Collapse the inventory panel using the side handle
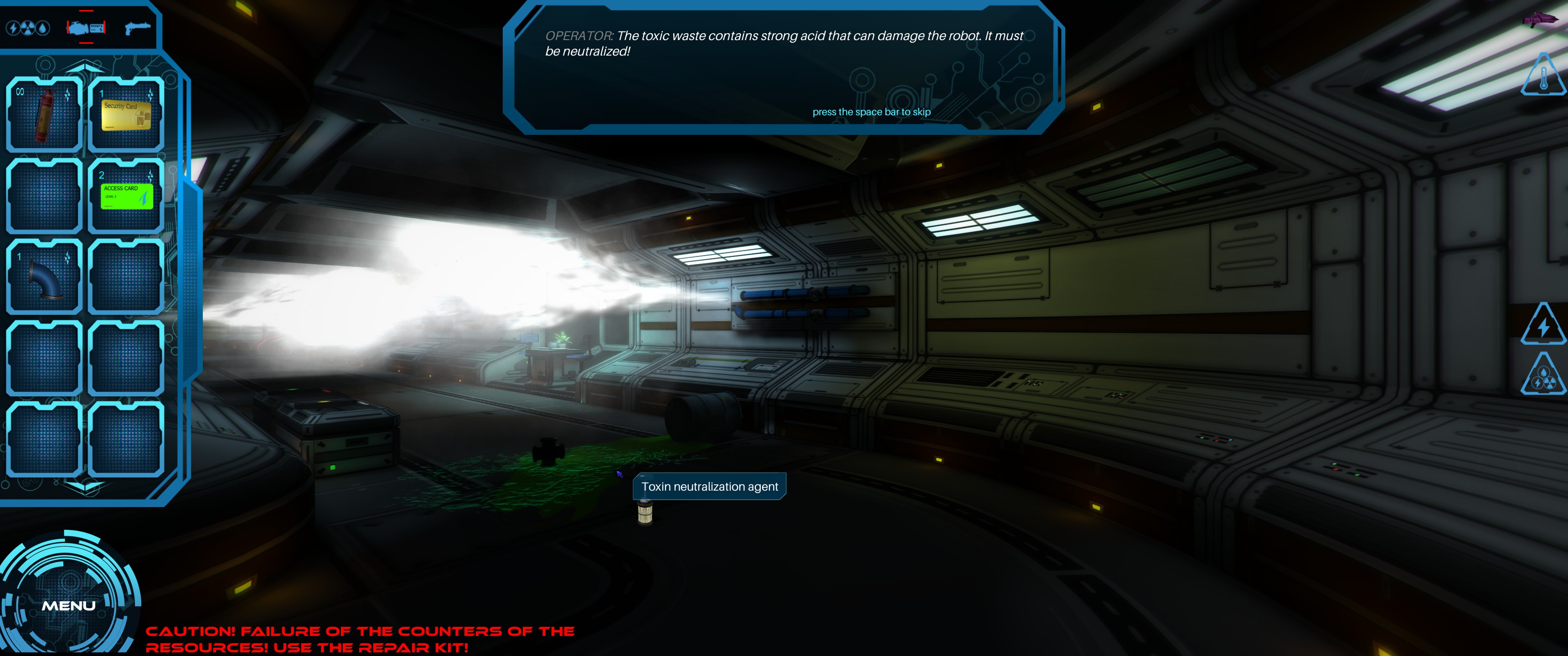The width and height of the screenshot is (1568, 656). pyautogui.click(x=194, y=274)
